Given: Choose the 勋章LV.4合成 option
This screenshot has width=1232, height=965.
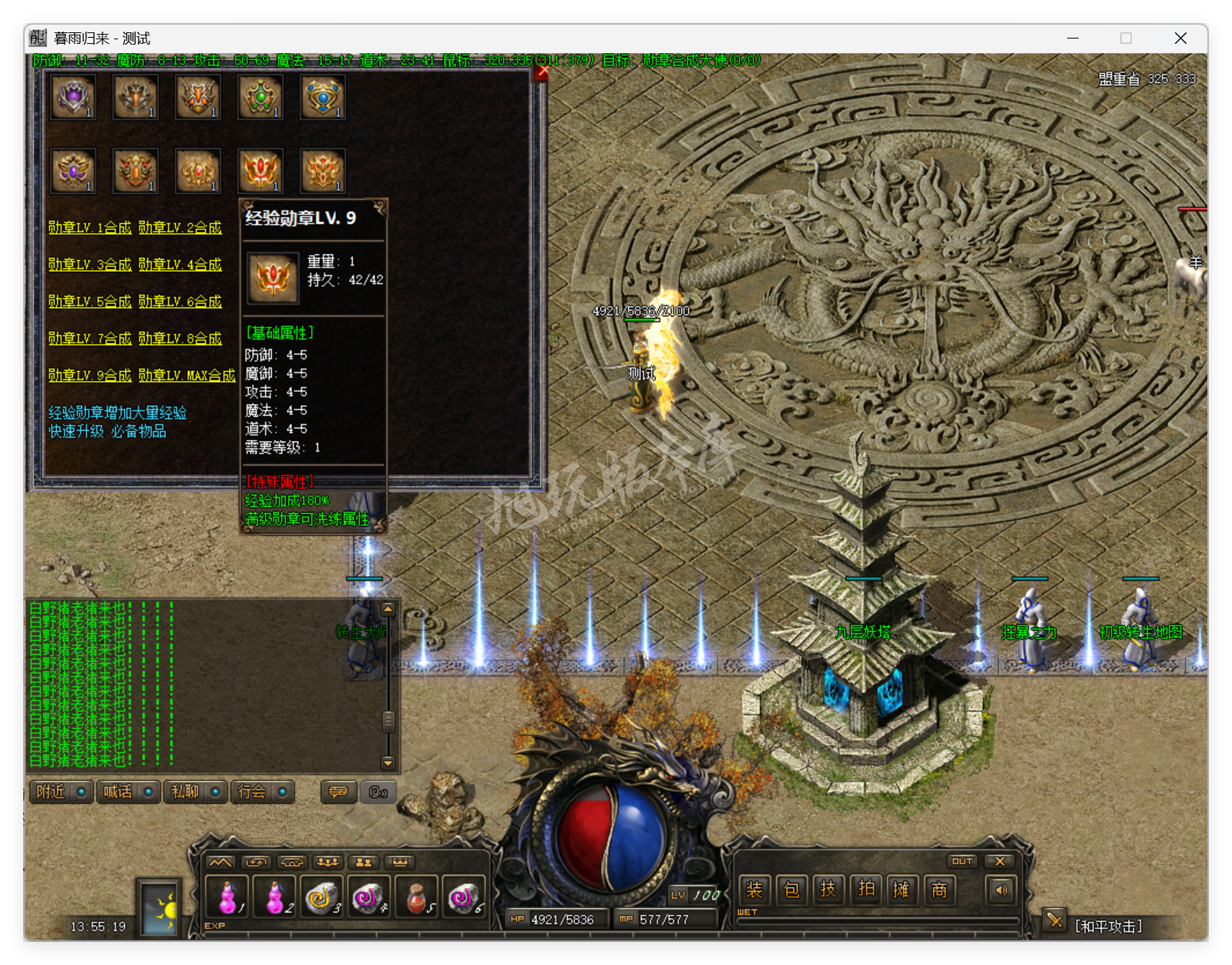Looking at the screenshot, I should (x=180, y=265).
